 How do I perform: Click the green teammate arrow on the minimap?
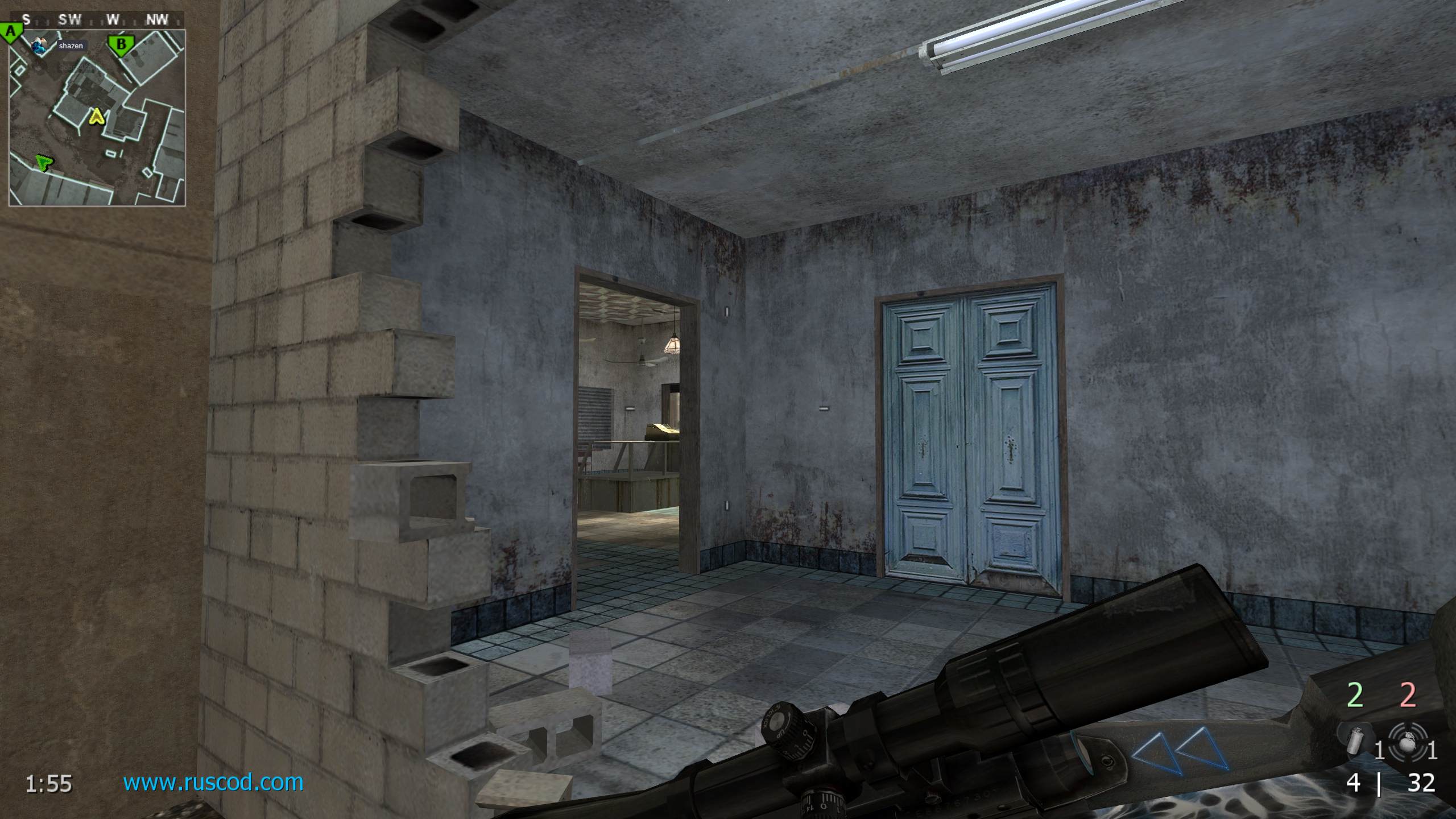pos(43,163)
